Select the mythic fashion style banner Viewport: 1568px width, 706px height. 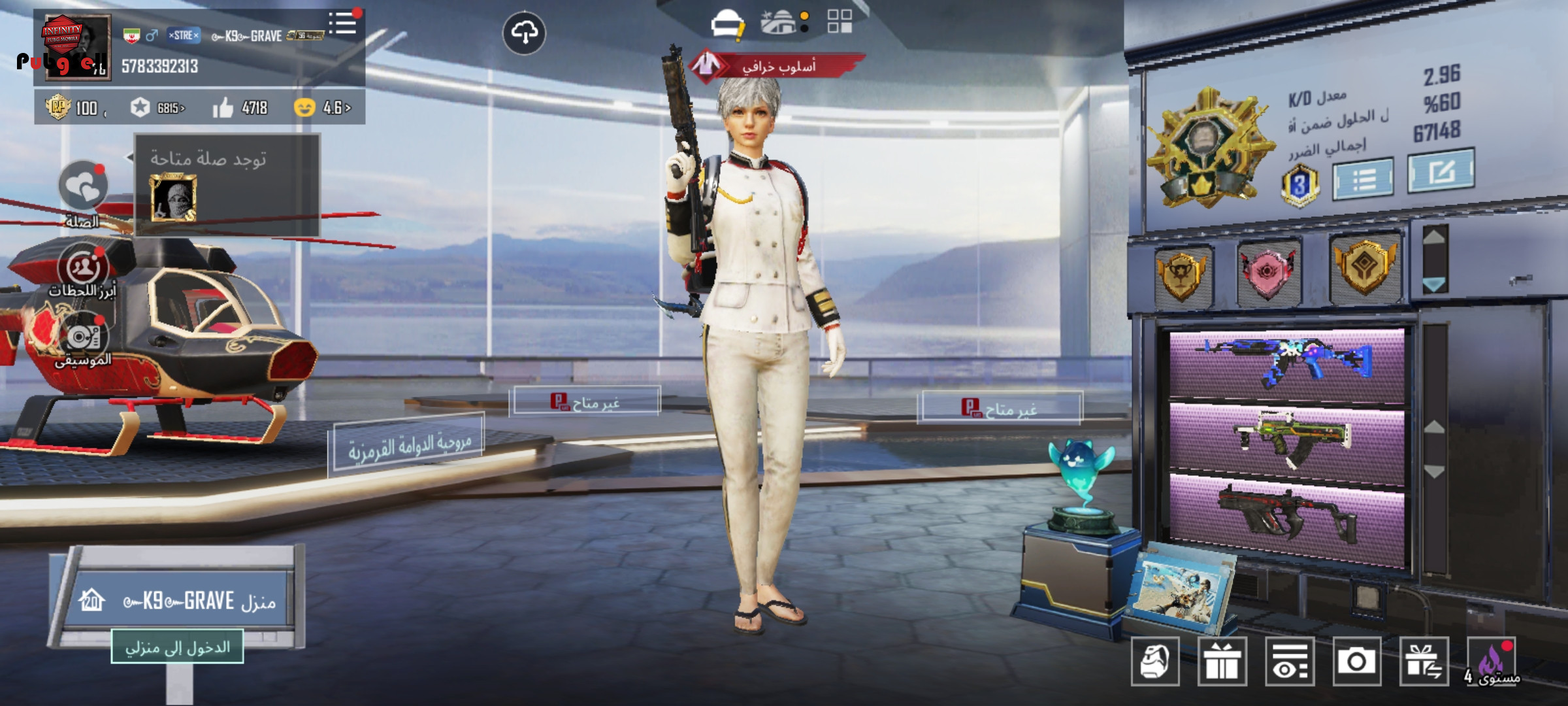tap(777, 67)
